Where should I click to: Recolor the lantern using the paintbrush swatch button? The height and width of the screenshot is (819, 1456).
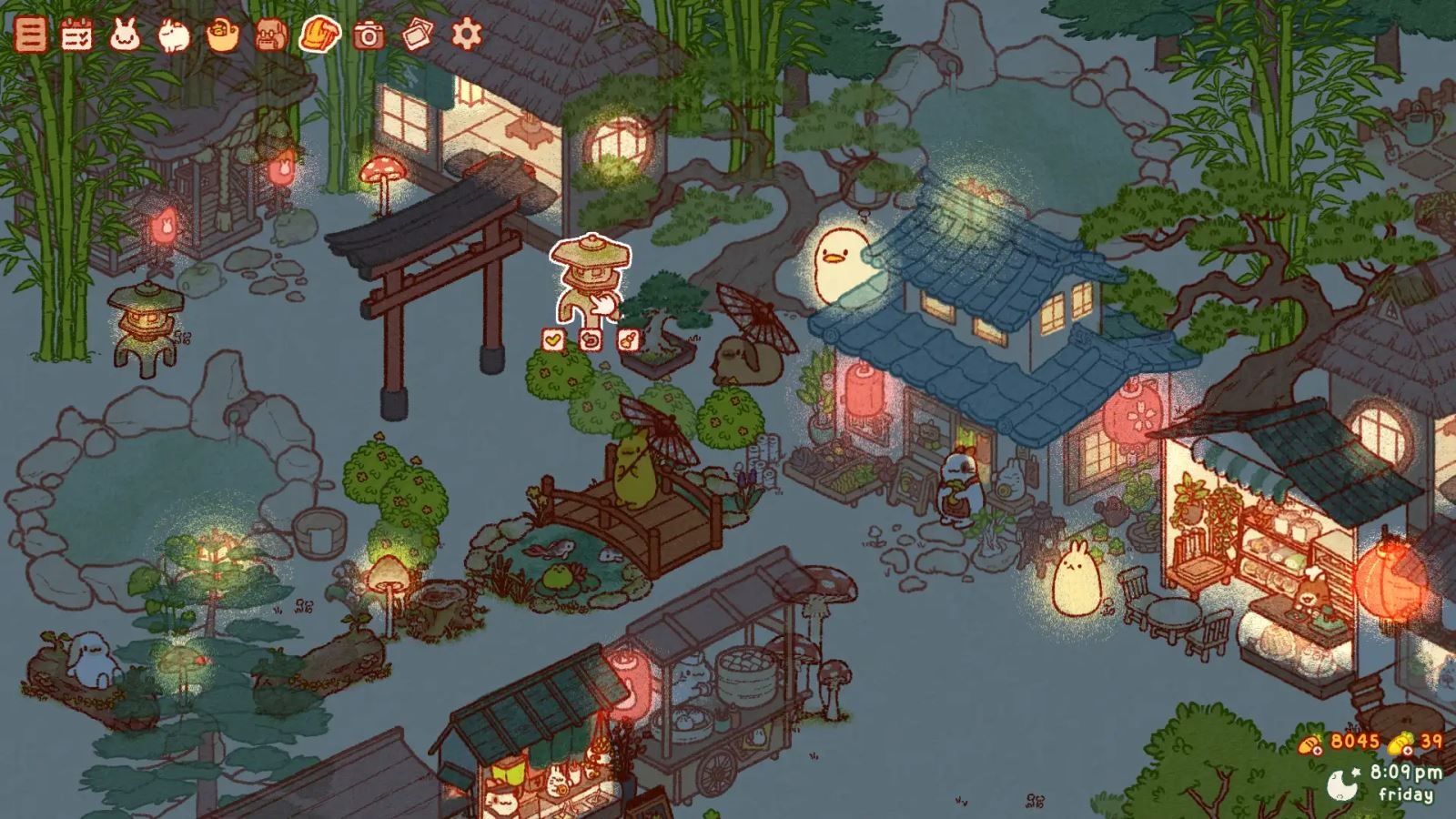(626, 339)
